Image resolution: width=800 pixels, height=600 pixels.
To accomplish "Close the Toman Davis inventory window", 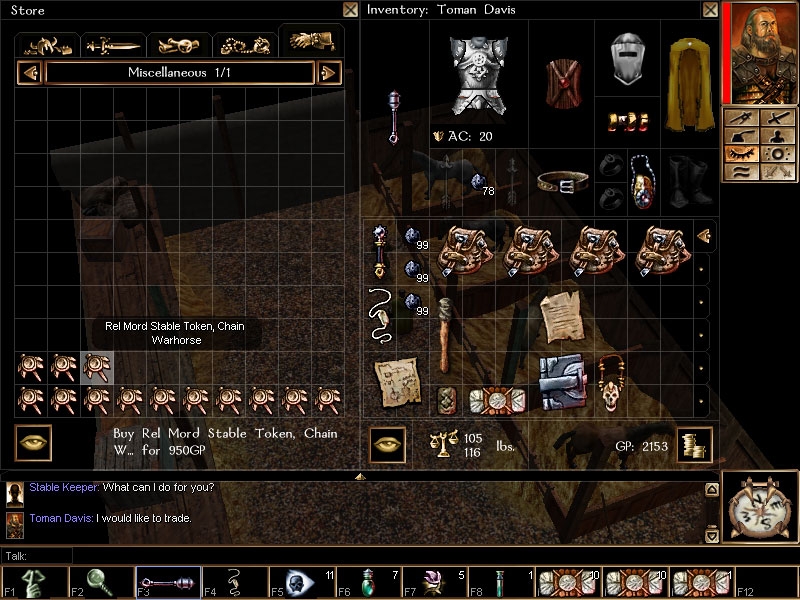I will (710, 10).
